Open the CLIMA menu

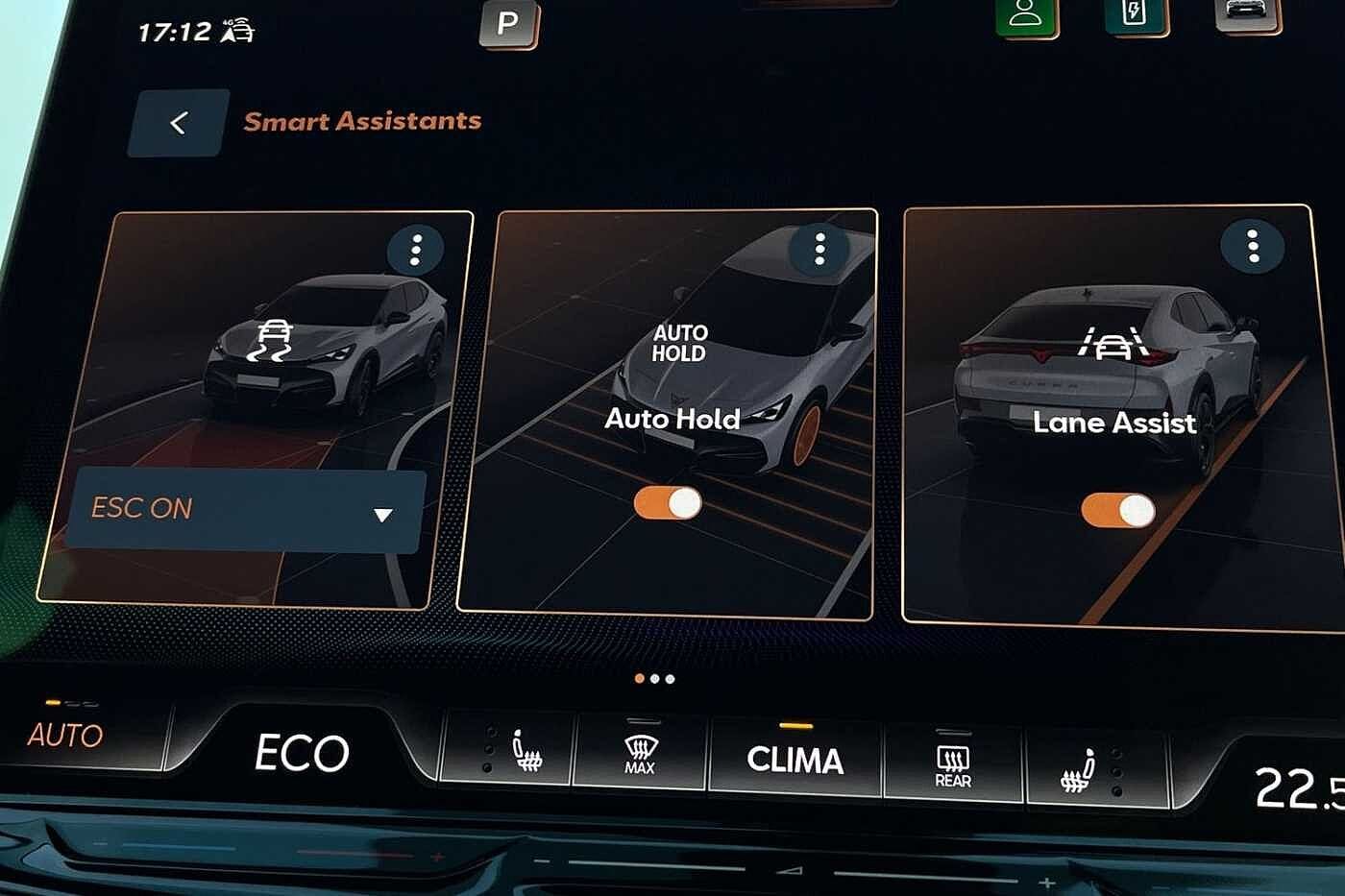795,760
